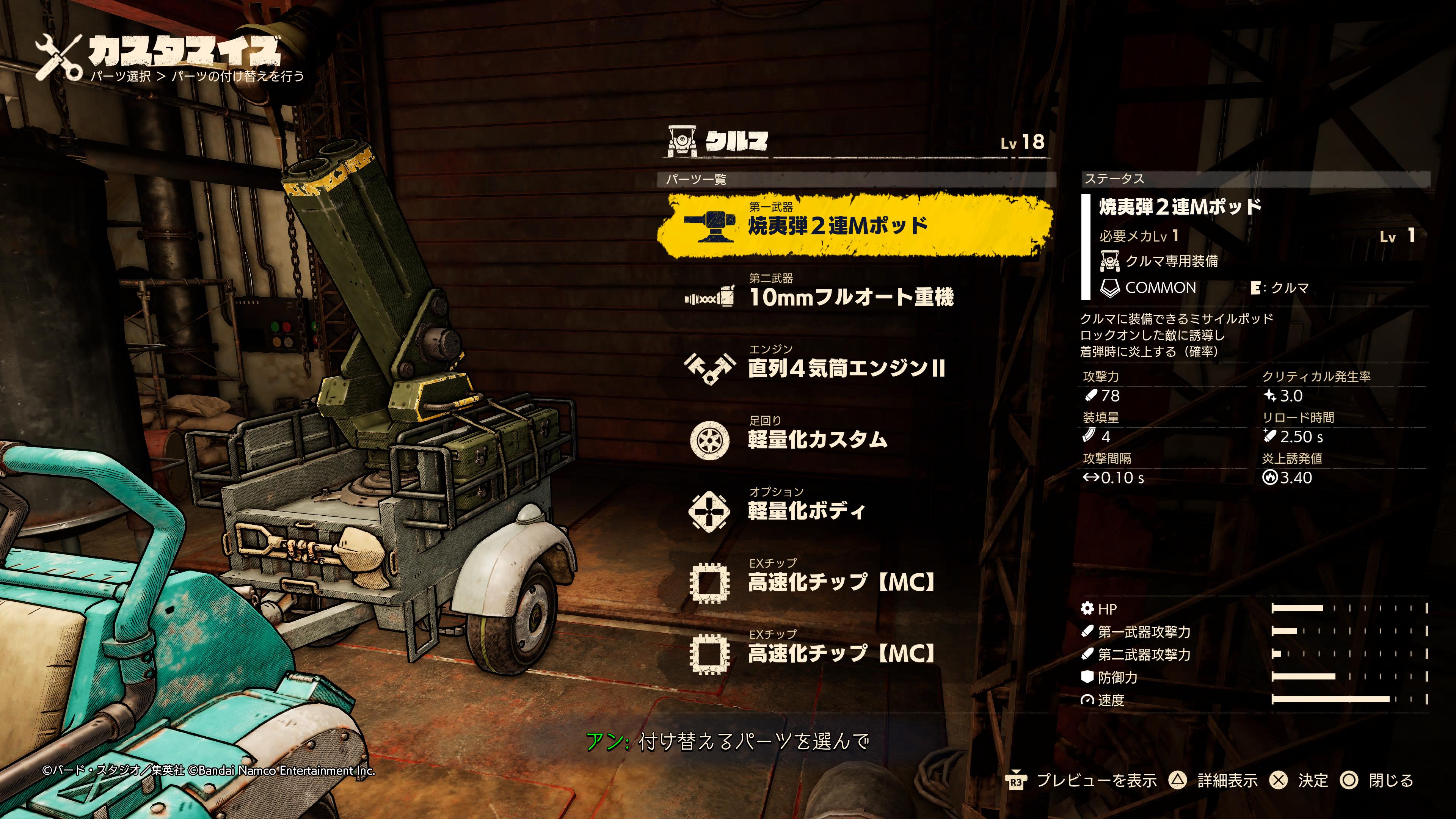The height and width of the screenshot is (819, 1456).
Task: Pick the 軽量化ボディ option part
Action: coord(806,510)
